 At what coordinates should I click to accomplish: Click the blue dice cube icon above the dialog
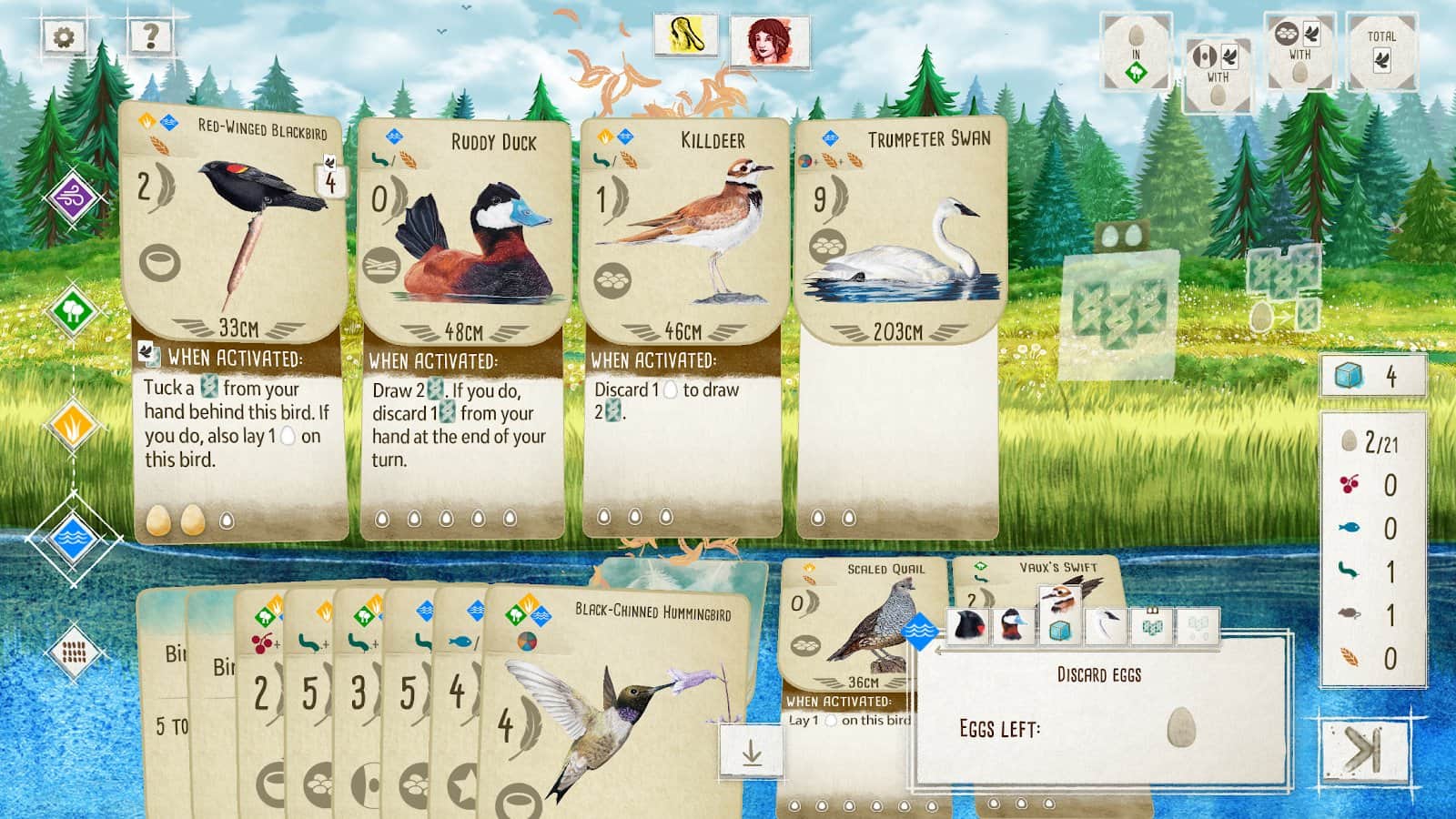click(1058, 628)
